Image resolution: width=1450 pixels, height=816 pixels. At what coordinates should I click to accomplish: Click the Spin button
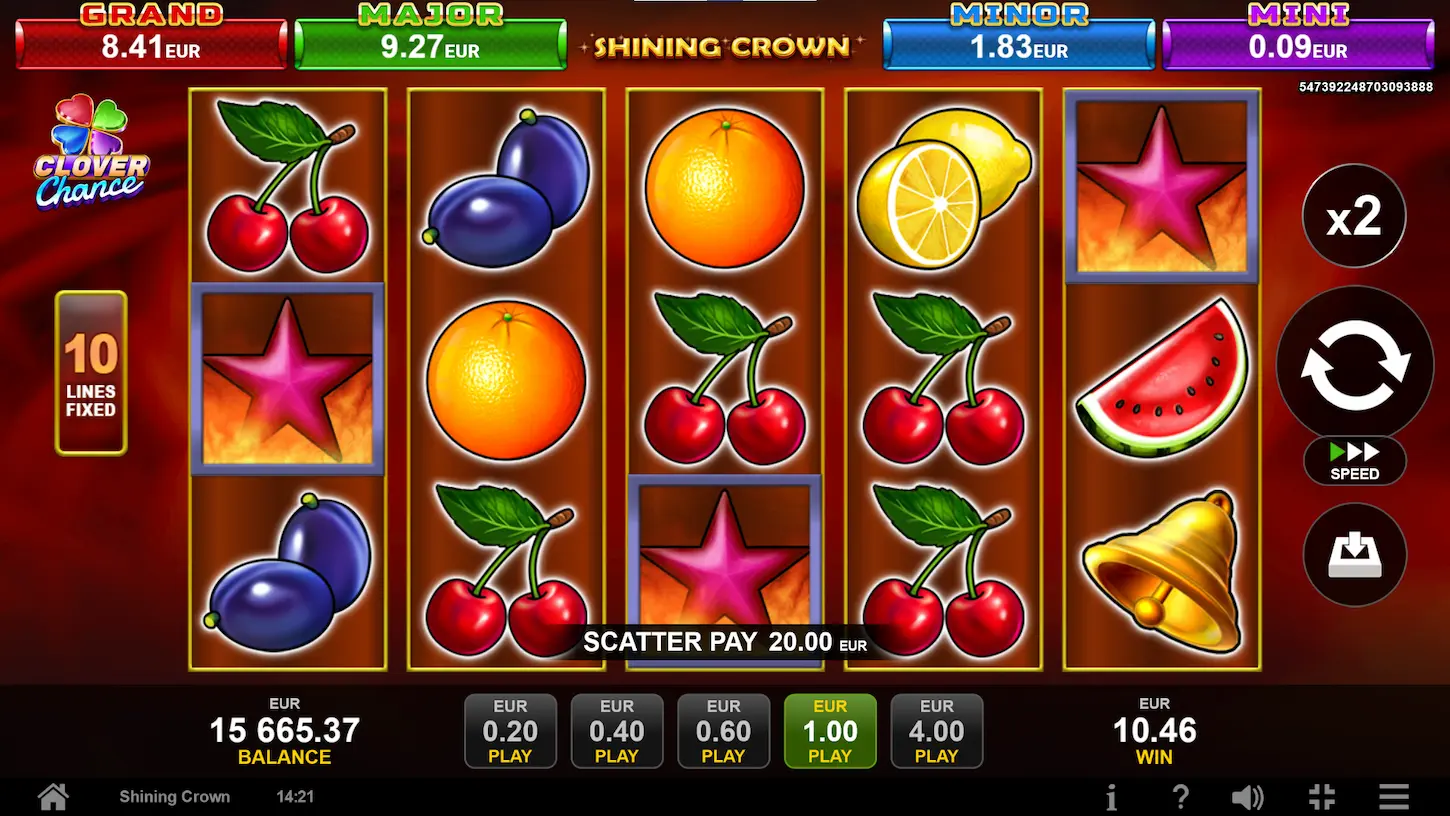(x=1355, y=365)
